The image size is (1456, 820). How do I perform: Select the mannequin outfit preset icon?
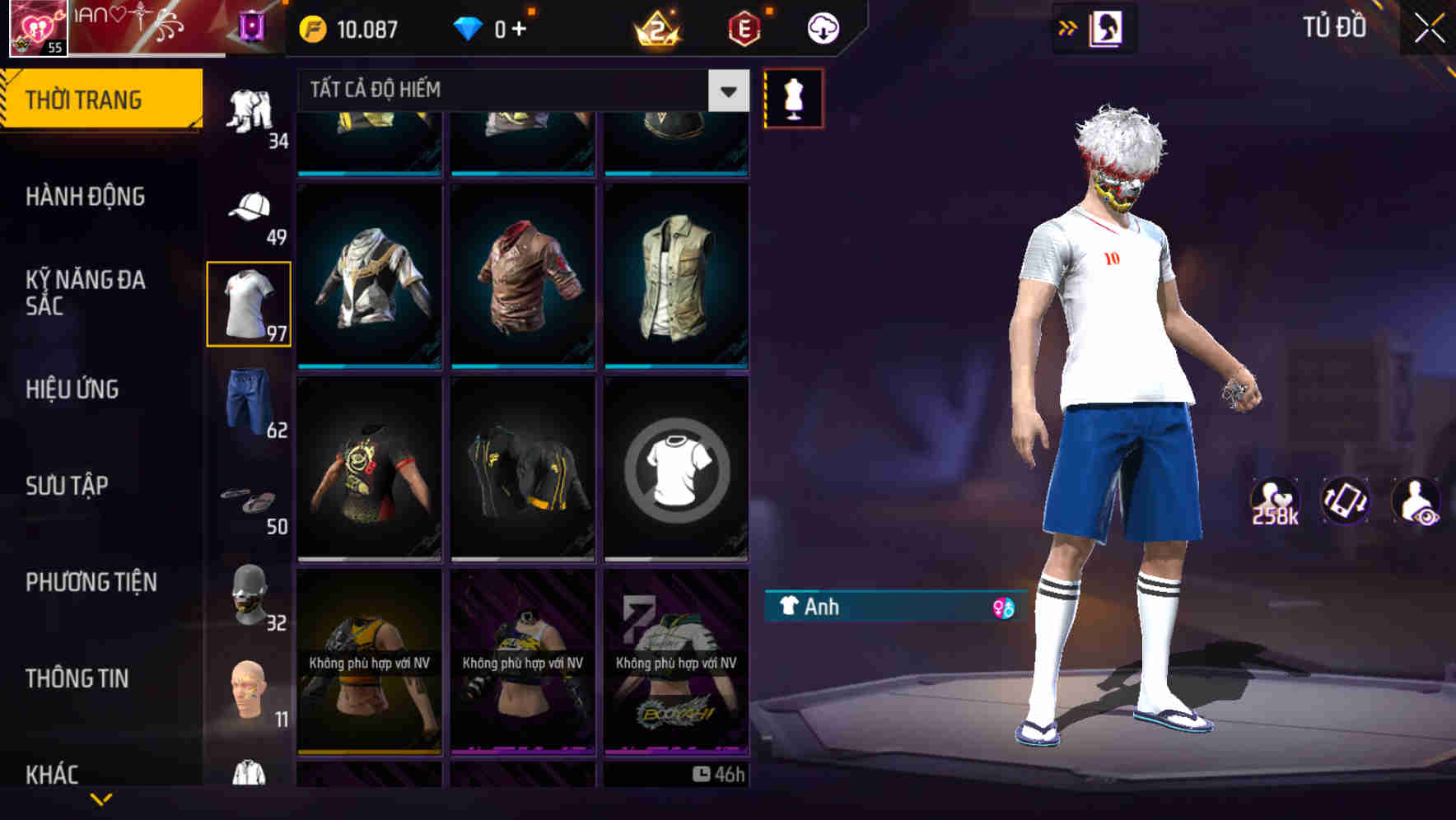793,97
